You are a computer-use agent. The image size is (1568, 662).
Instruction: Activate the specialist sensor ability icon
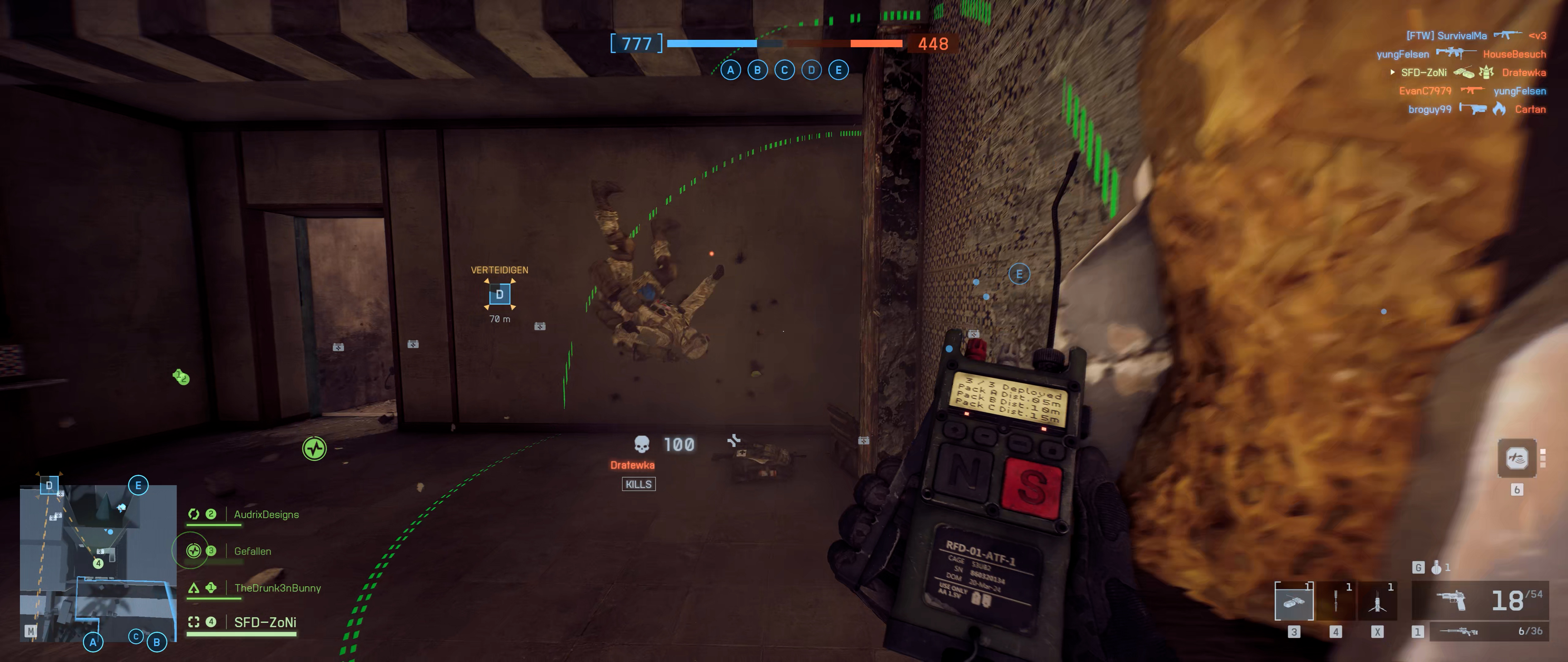1516,458
